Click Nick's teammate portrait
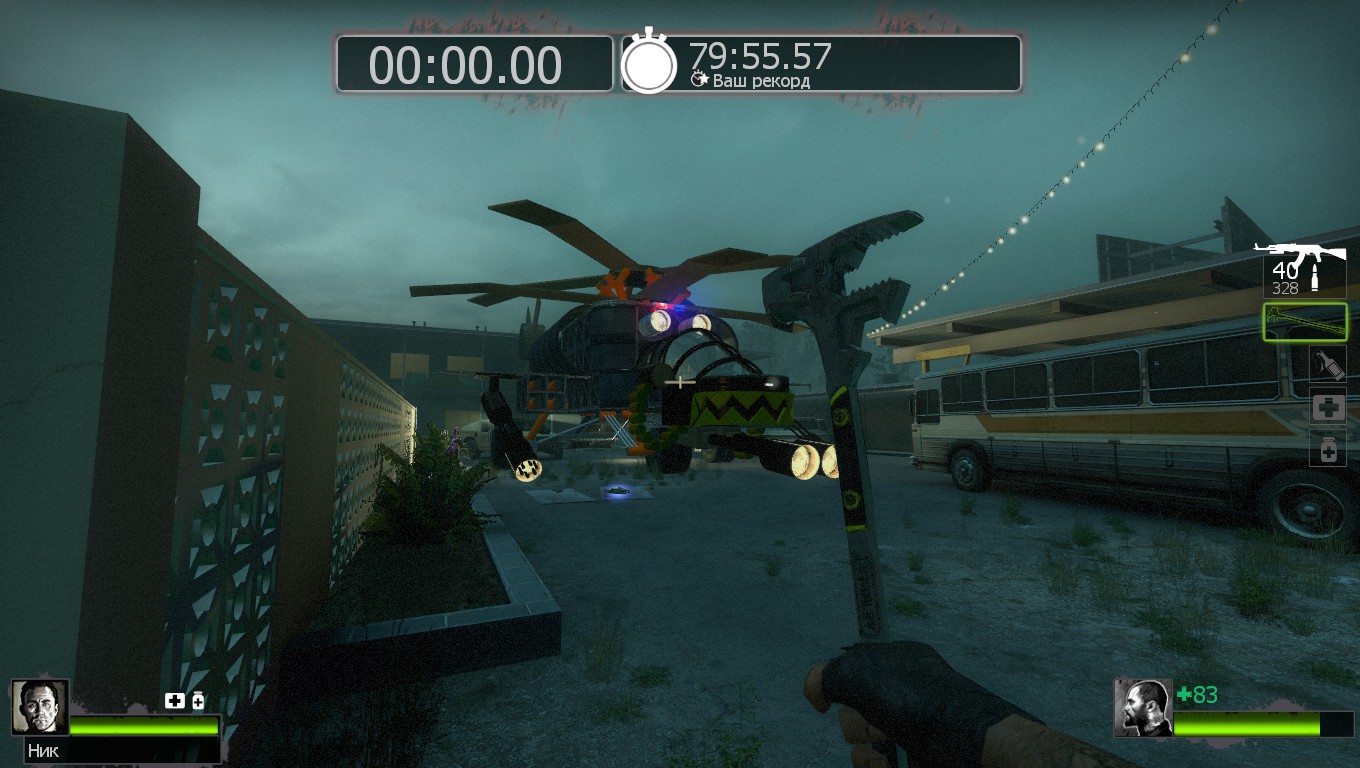Viewport: 1360px width, 768px height. pos(40,707)
